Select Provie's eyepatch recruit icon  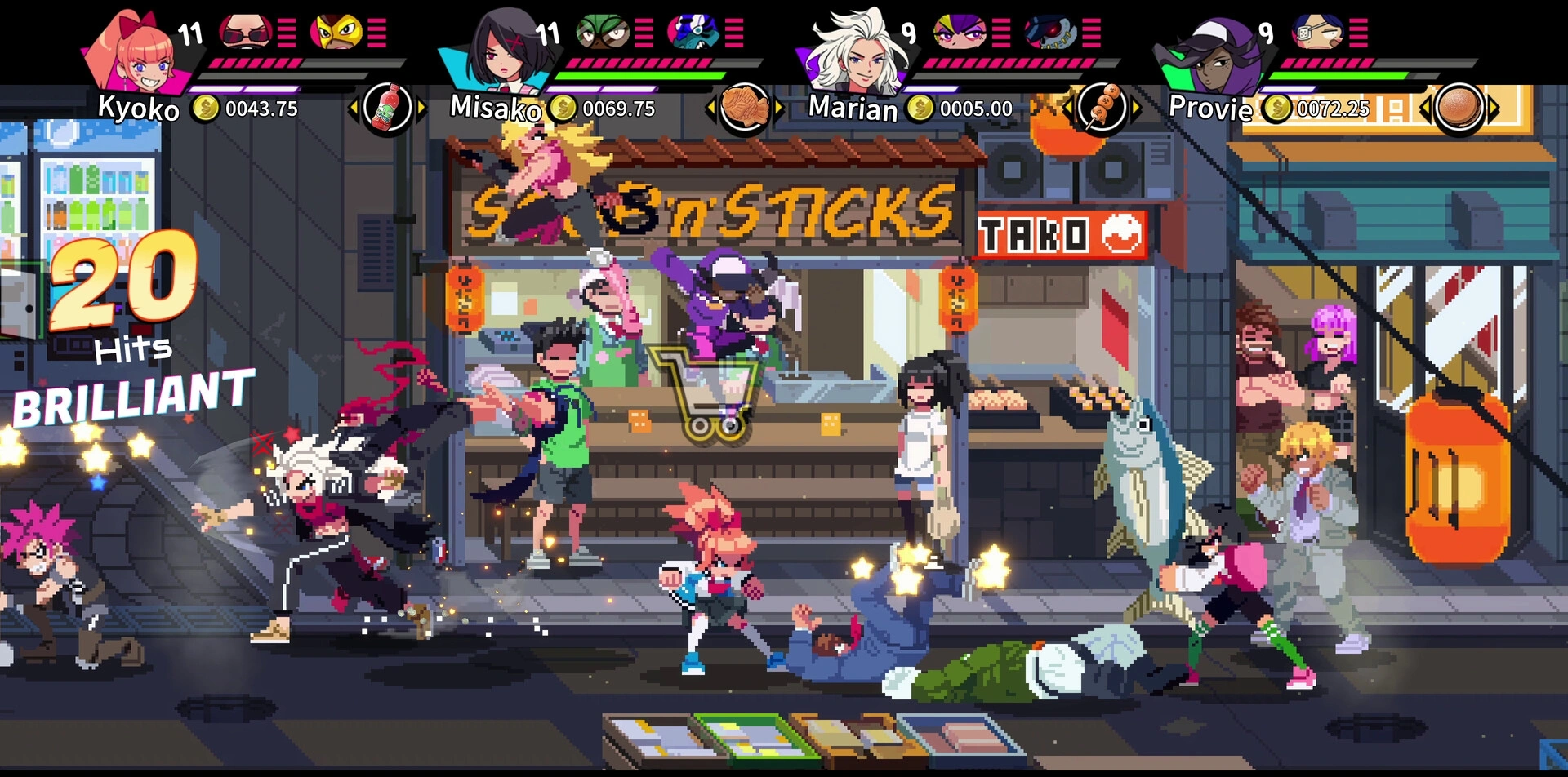click(1317, 33)
